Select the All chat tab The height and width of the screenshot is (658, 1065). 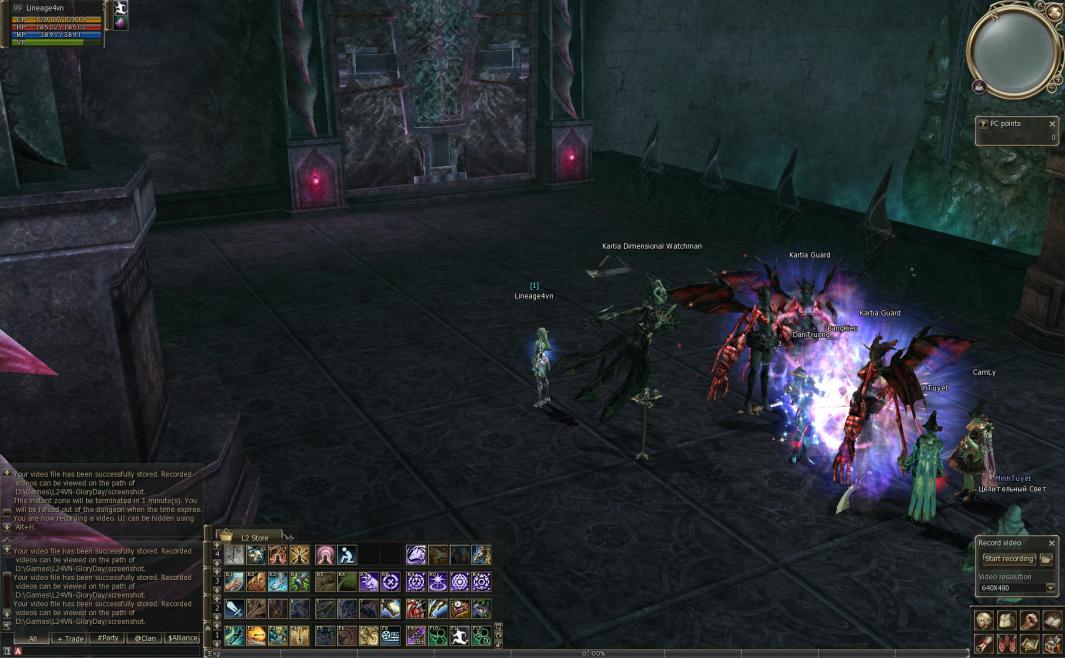point(32,637)
